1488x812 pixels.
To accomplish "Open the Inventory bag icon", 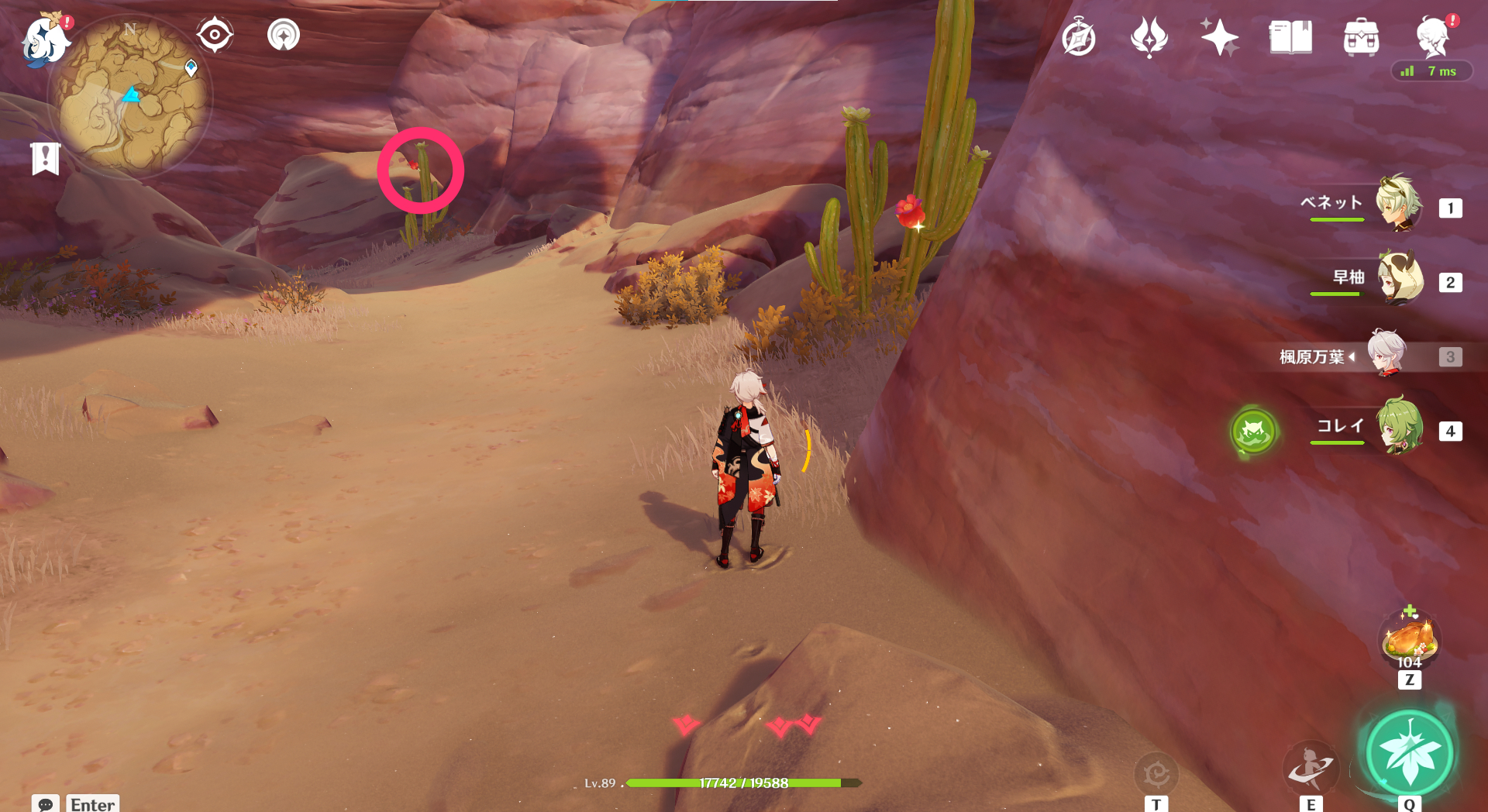I will [1361, 36].
